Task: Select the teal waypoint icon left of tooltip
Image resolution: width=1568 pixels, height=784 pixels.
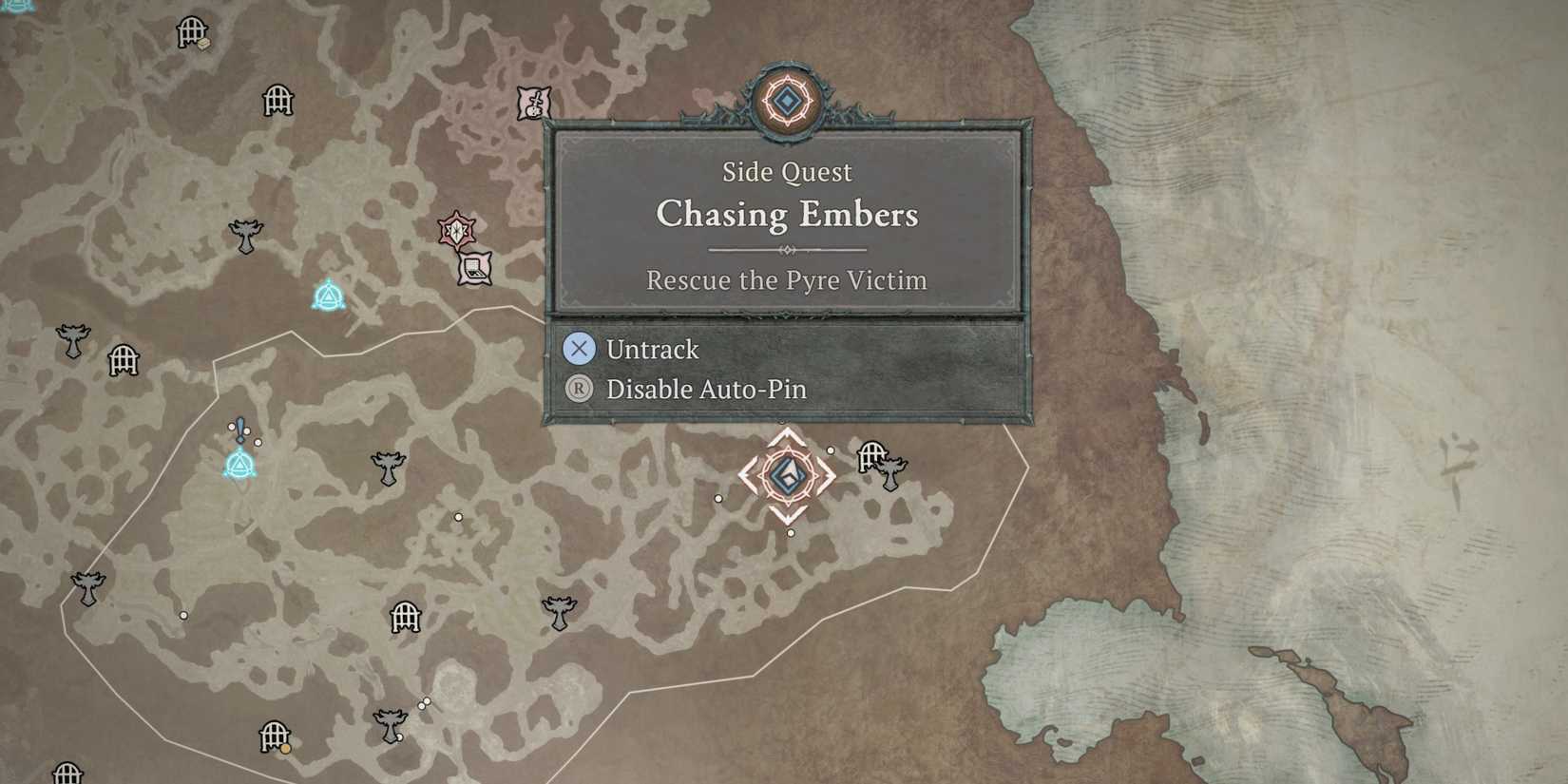Action: click(328, 296)
